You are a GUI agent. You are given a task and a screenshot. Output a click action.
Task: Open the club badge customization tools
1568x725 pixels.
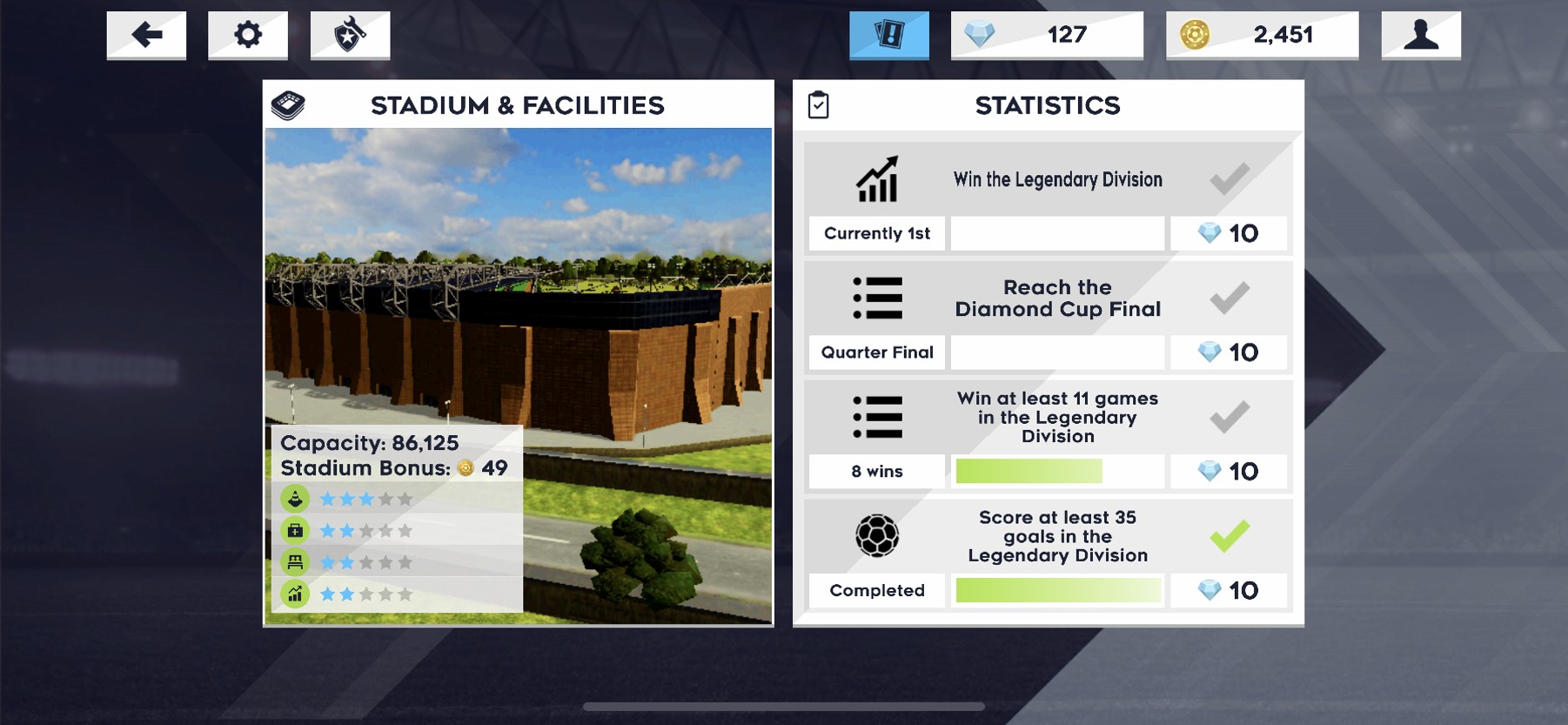click(x=350, y=35)
